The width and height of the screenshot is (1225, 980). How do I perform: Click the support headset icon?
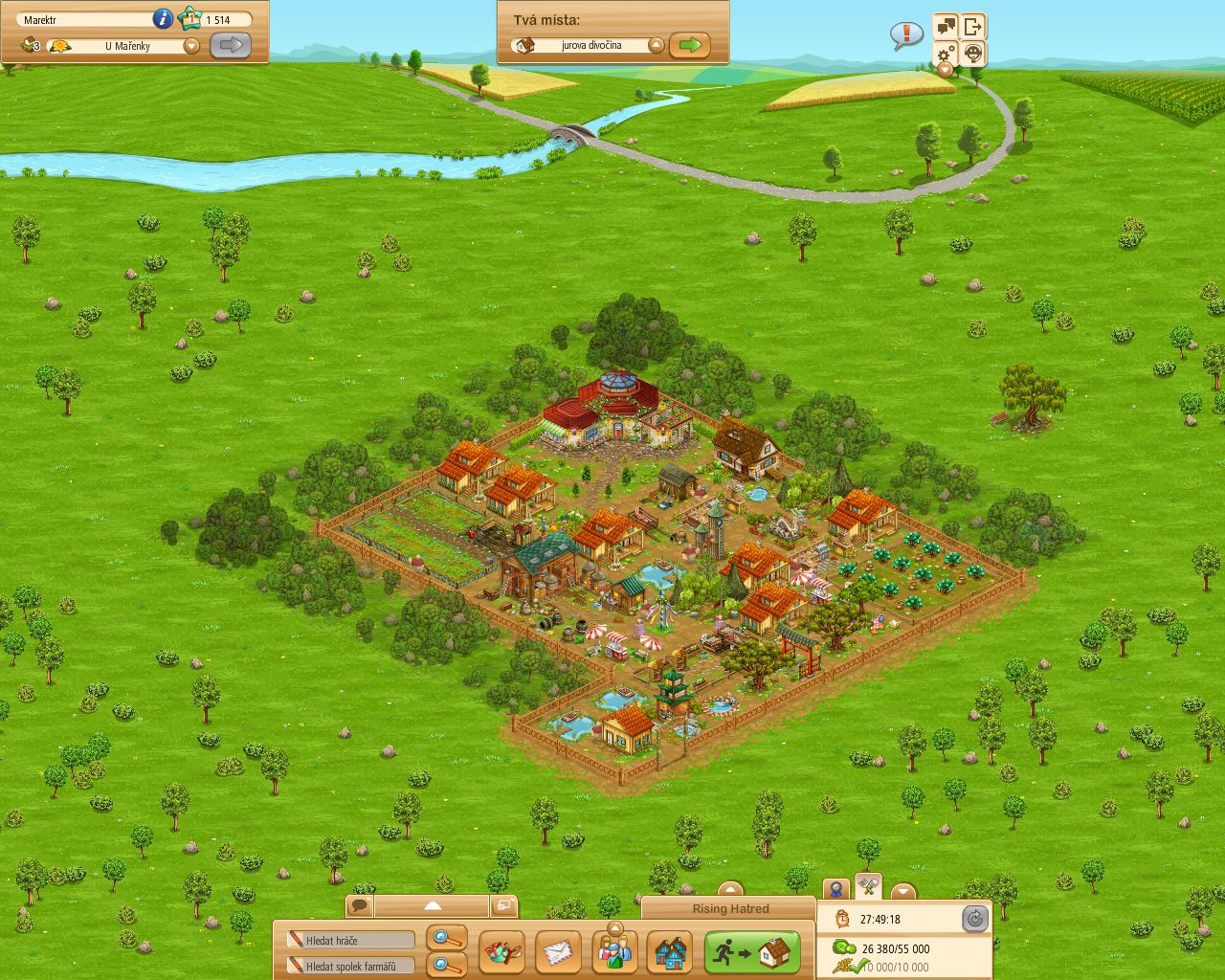[x=971, y=54]
